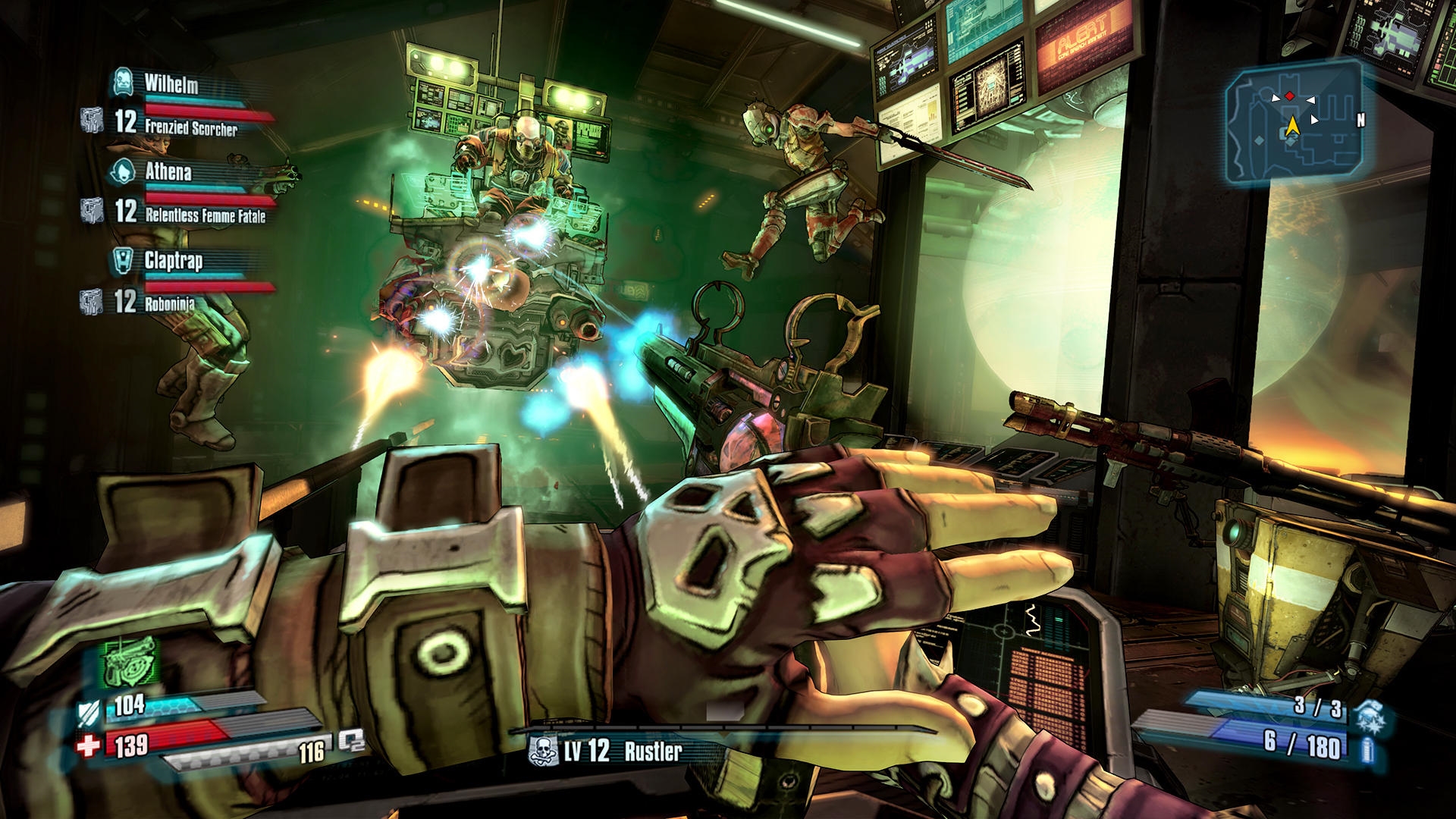Click the shield icon beside 104
The height and width of the screenshot is (819, 1456).
coord(87,714)
